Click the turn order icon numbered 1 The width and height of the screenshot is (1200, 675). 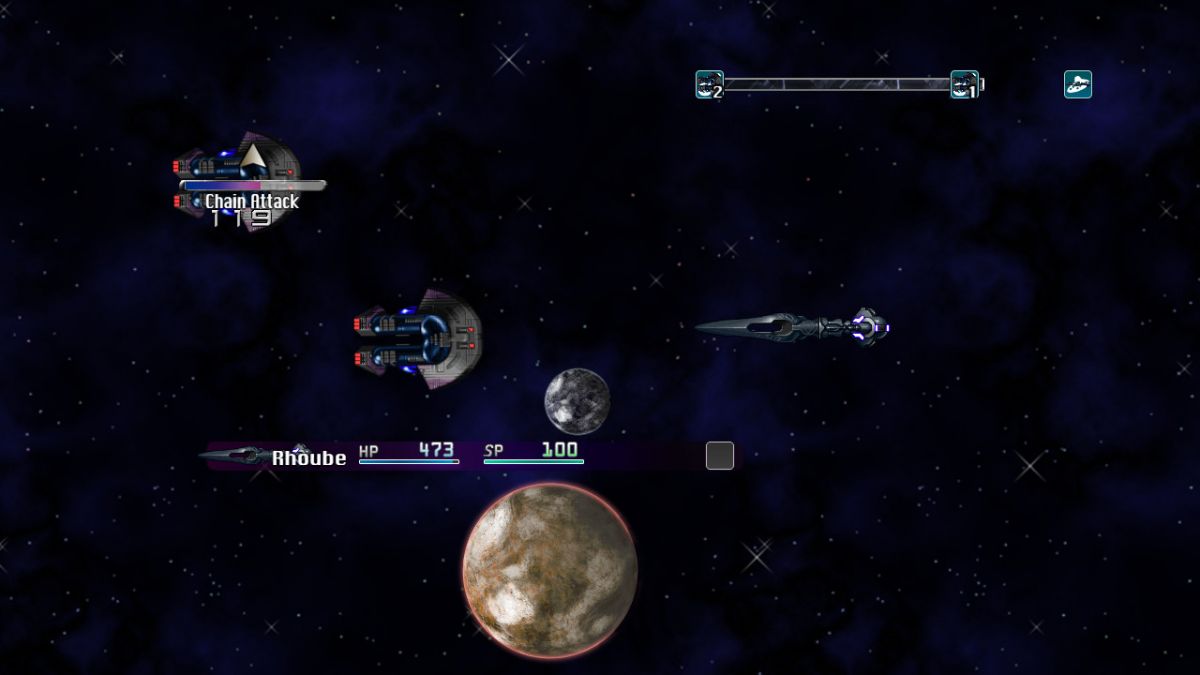pyautogui.click(x=964, y=85)
